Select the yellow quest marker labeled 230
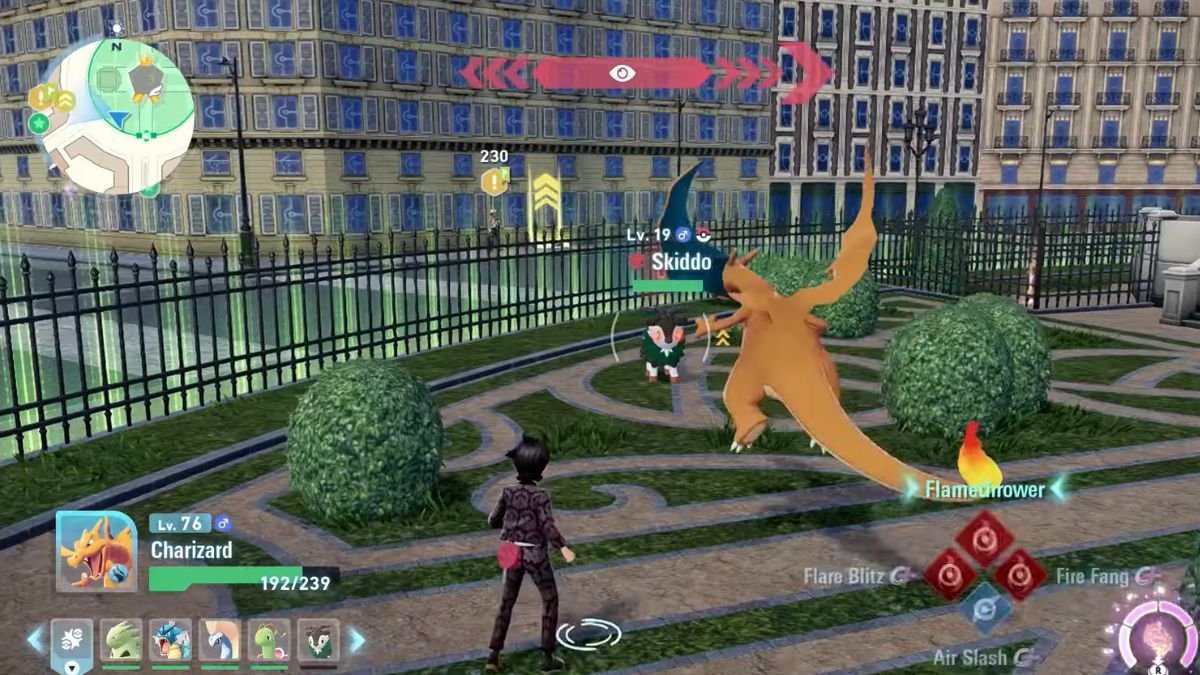The width and height of the screenshot is (1200, 675). click(494, 180)
